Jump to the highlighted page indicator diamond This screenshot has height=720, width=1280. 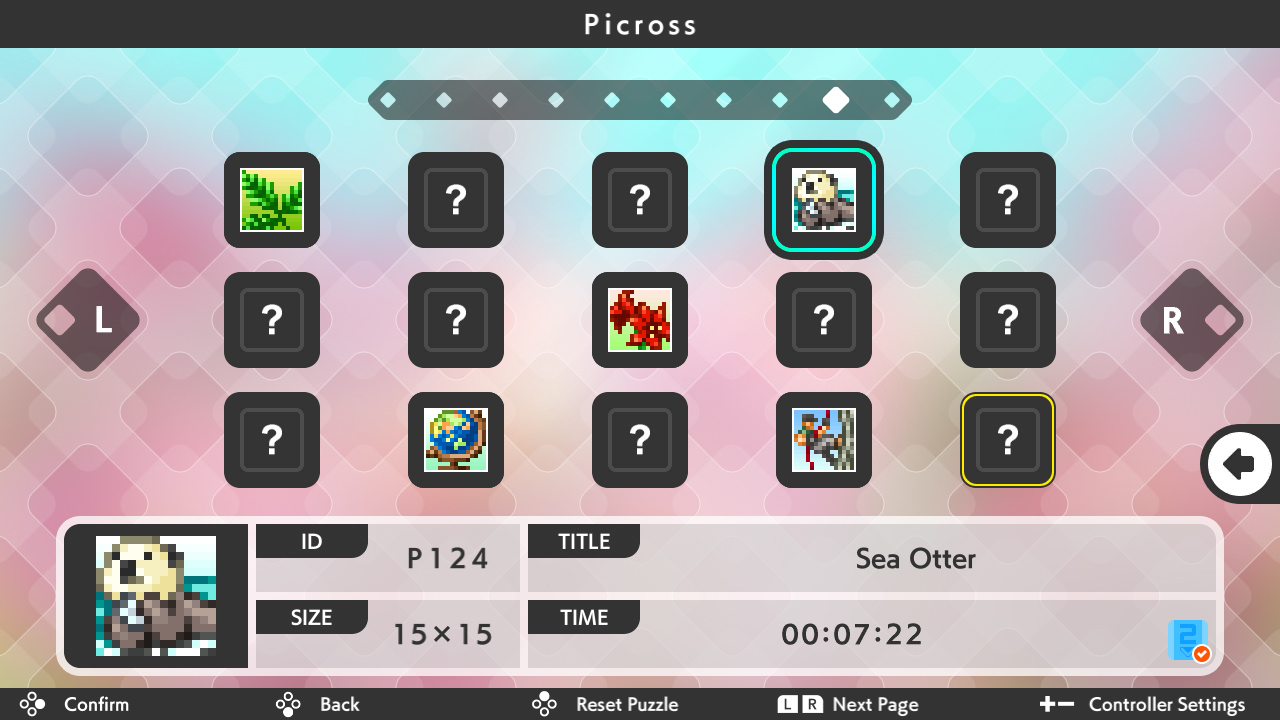point(836,100)
